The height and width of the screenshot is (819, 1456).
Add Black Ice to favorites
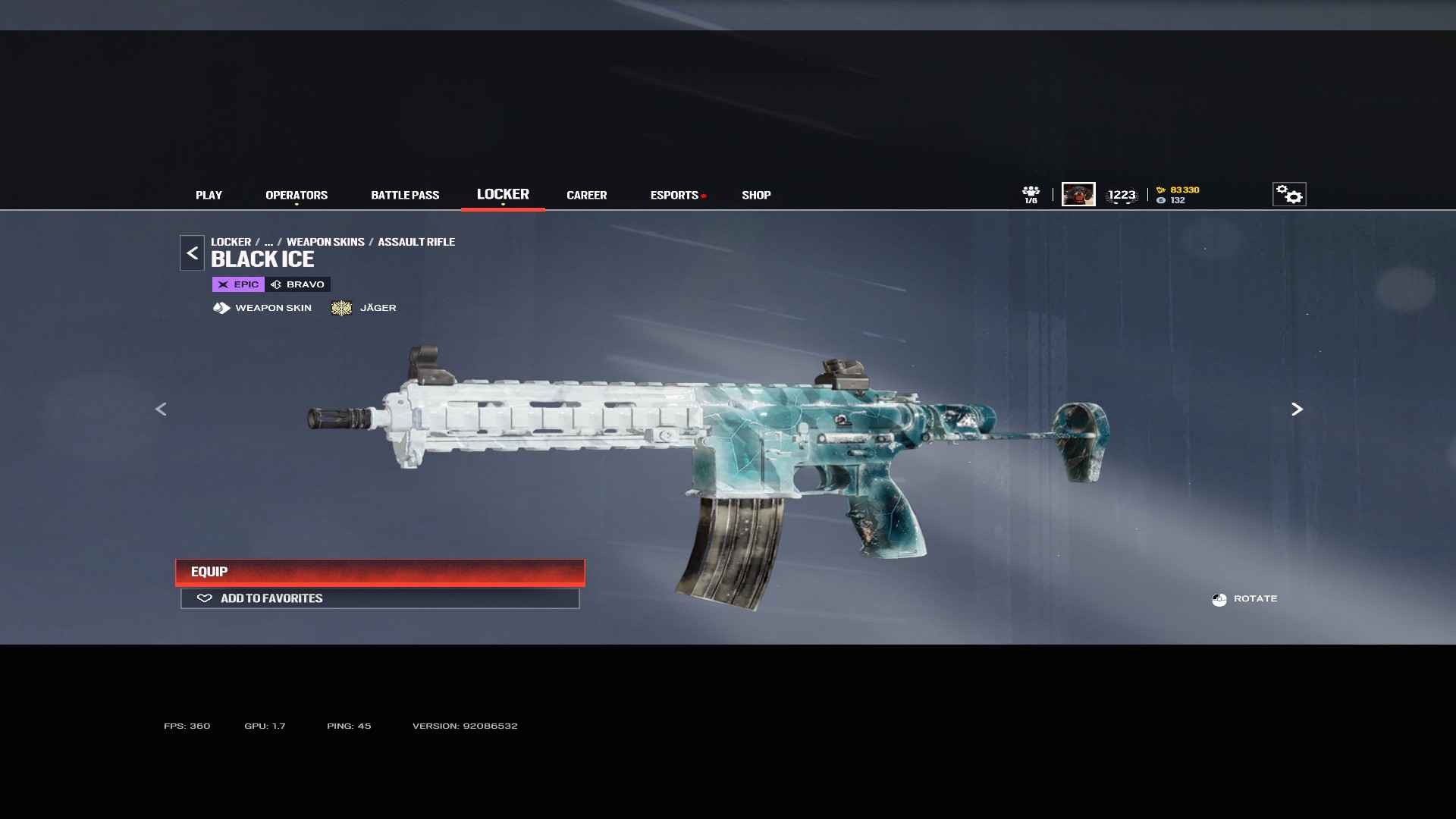380,598
